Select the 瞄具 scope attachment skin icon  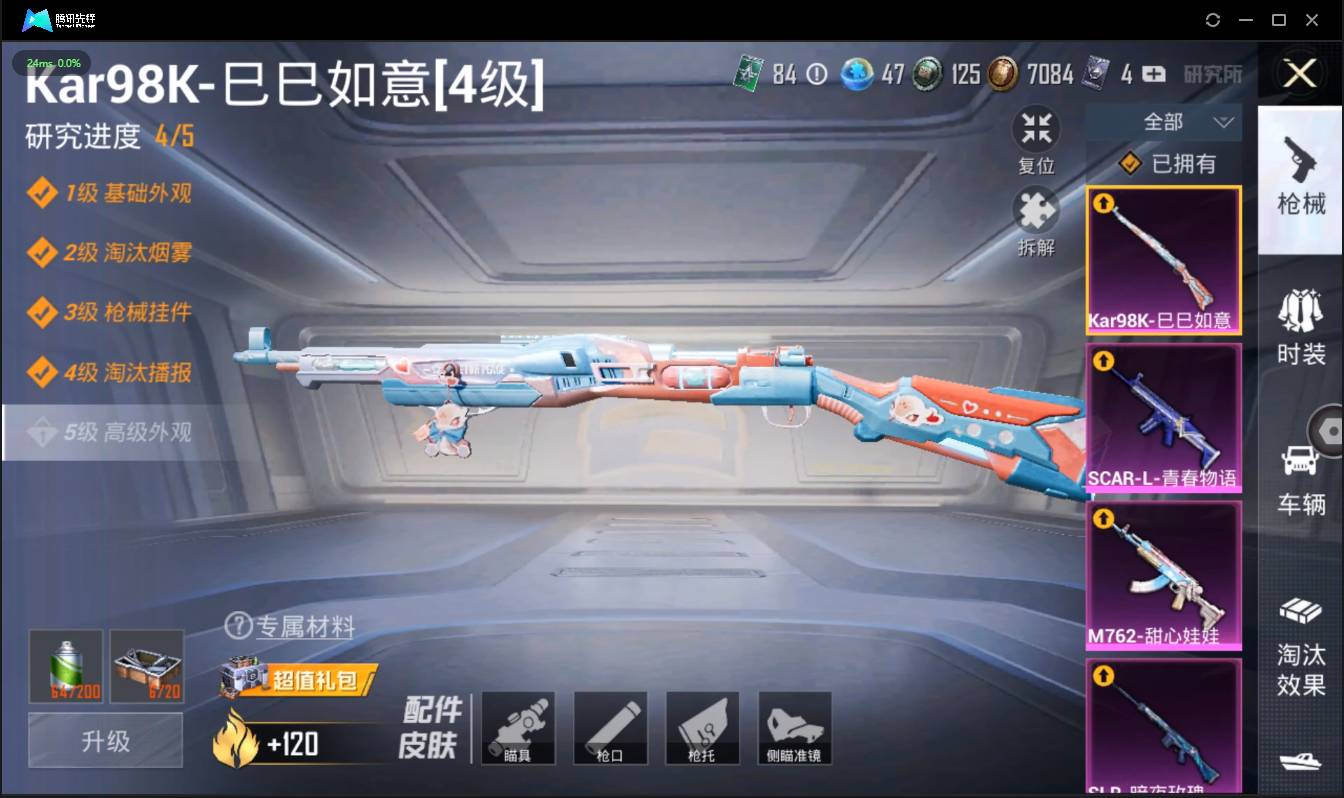click(x=518, y=728)
